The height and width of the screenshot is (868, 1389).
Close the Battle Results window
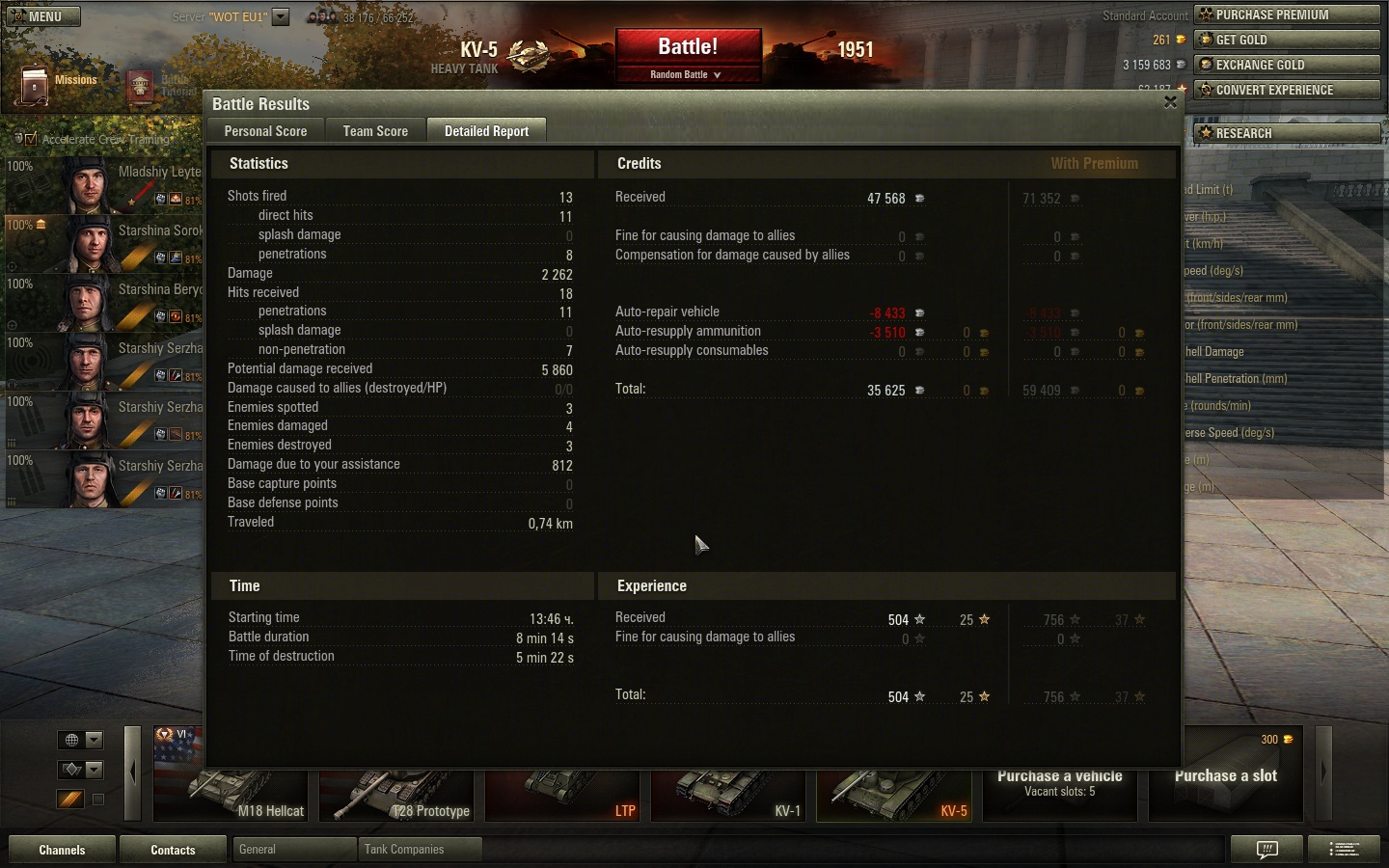click(x=1170, y=102)
